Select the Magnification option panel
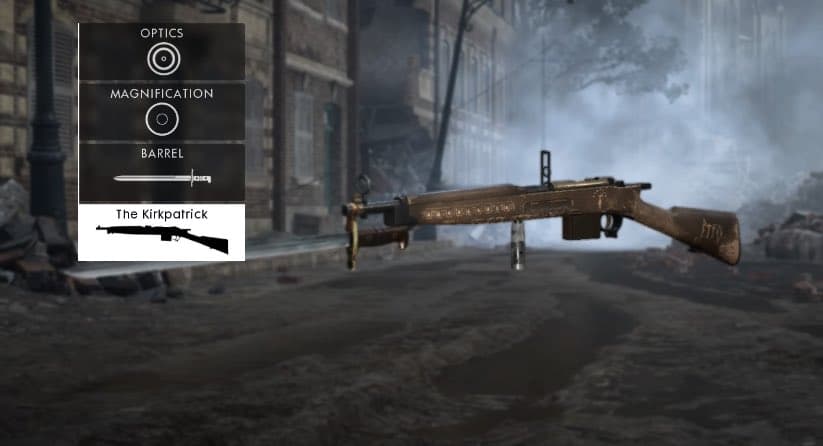The width and height of the screenshot is (823, 446). tap(161, 112)
